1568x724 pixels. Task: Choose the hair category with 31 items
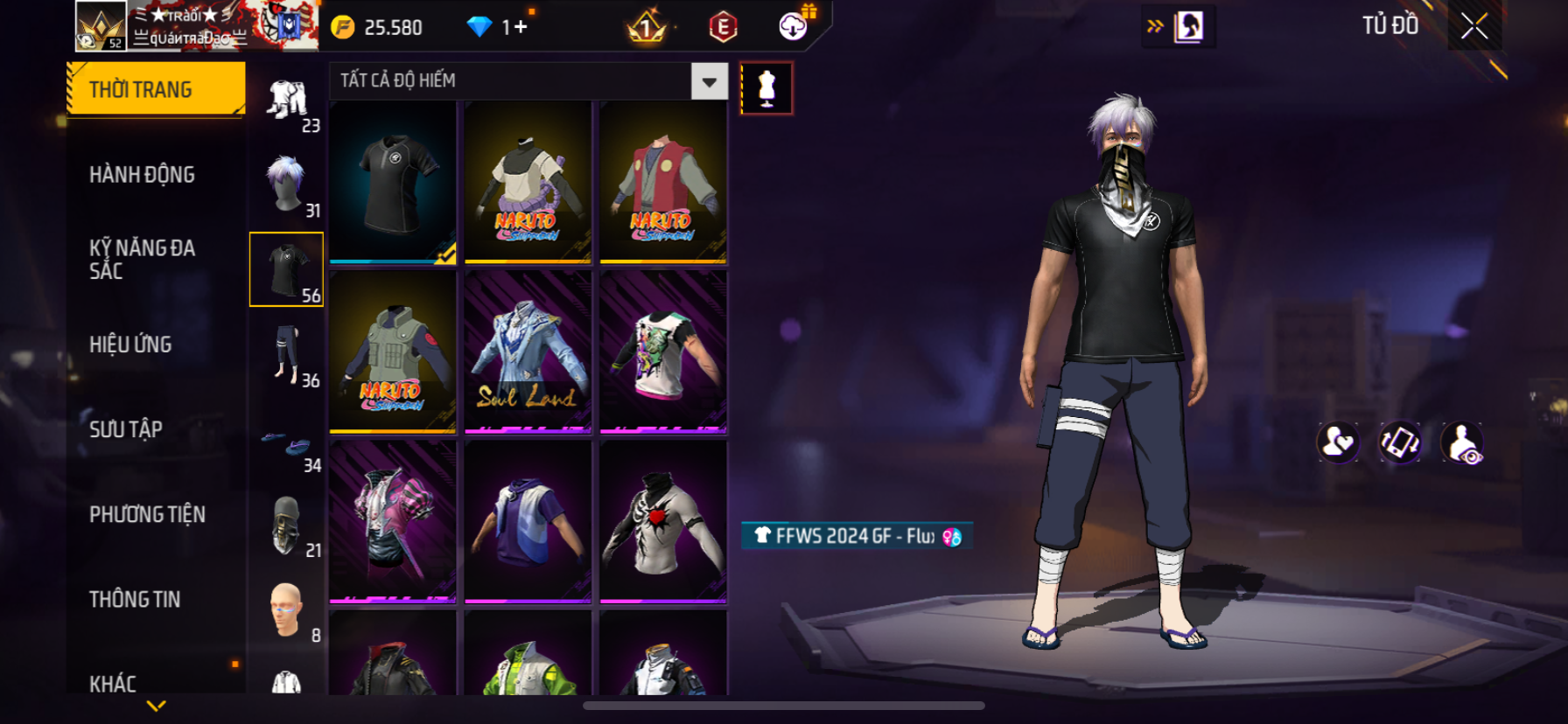[x=287, y=184]
